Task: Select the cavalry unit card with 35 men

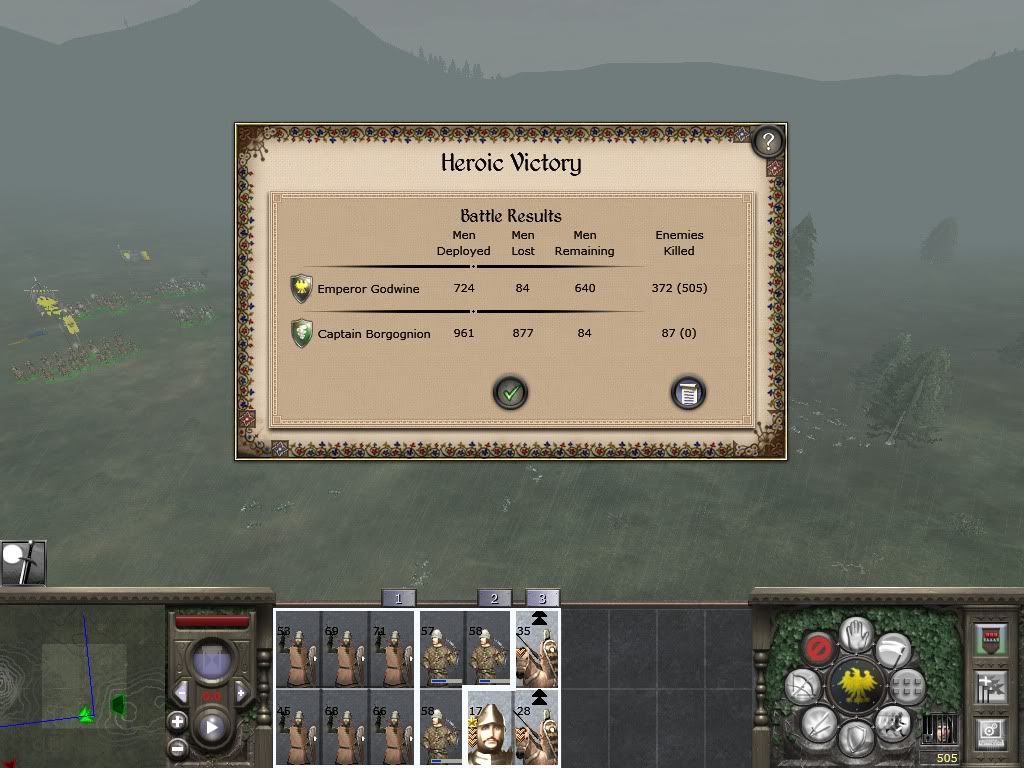Action: pos(537,649)
